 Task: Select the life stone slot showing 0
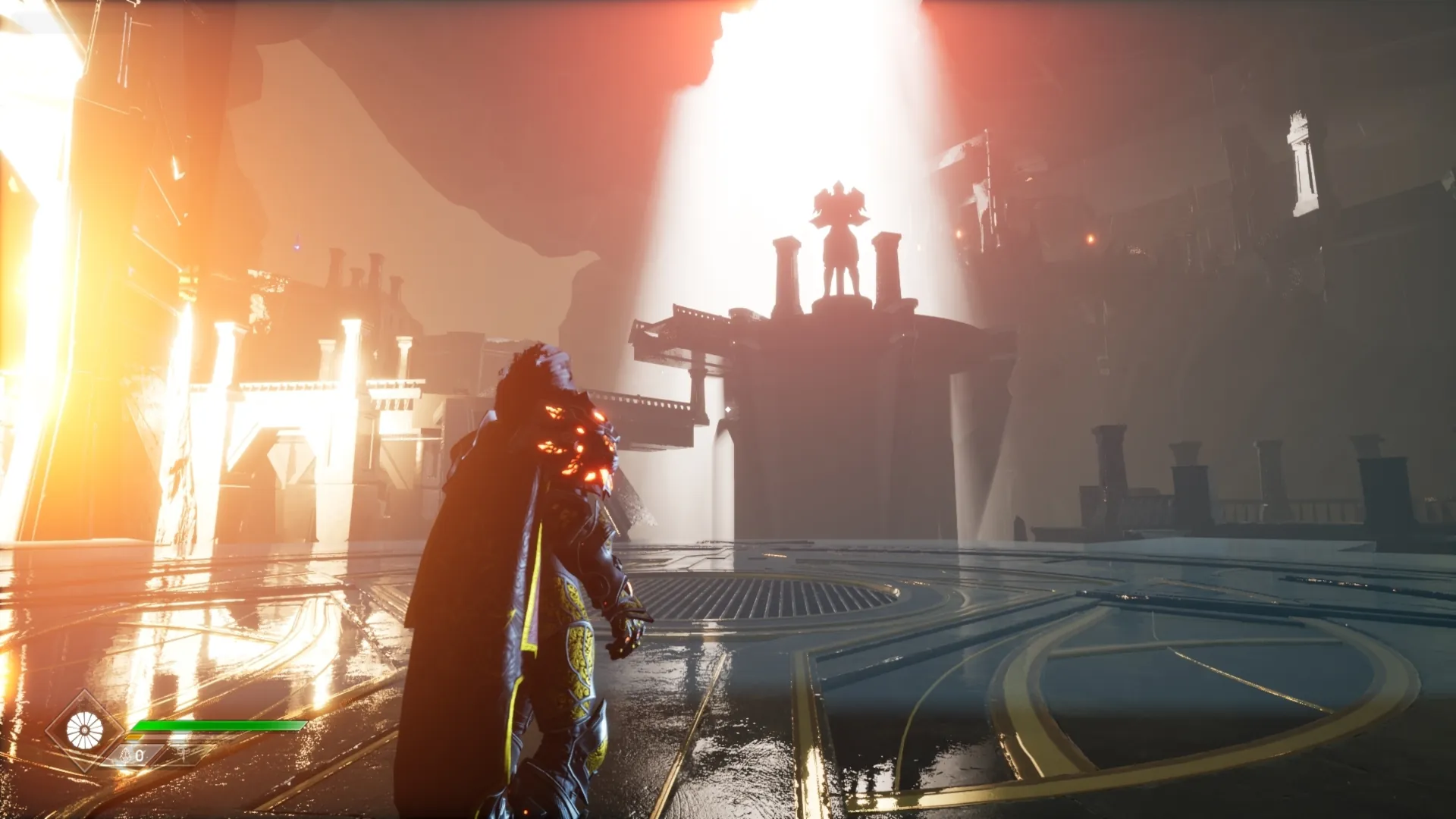(133, 755)
